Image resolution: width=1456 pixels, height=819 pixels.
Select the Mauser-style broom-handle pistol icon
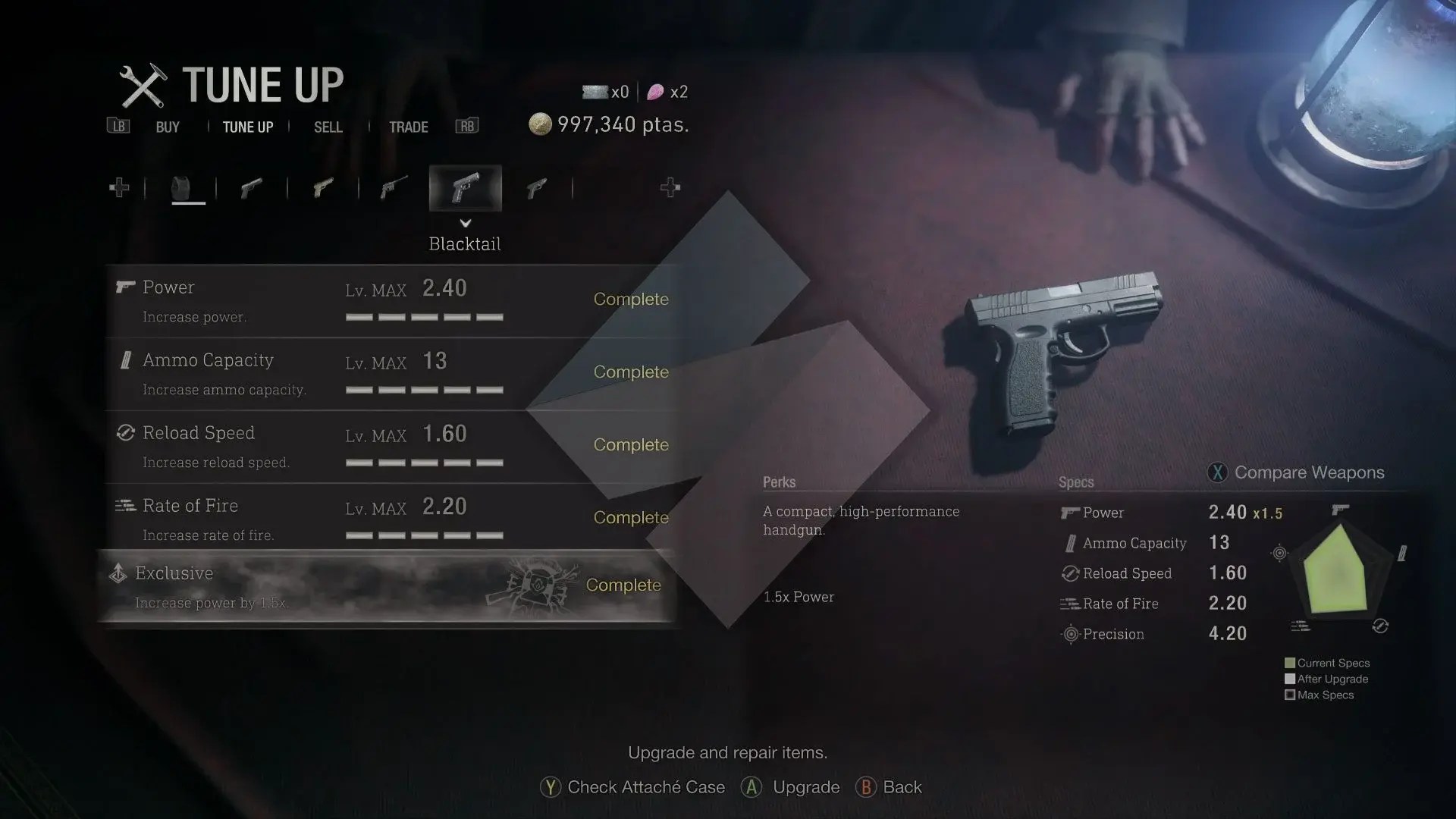pos(392,187)
